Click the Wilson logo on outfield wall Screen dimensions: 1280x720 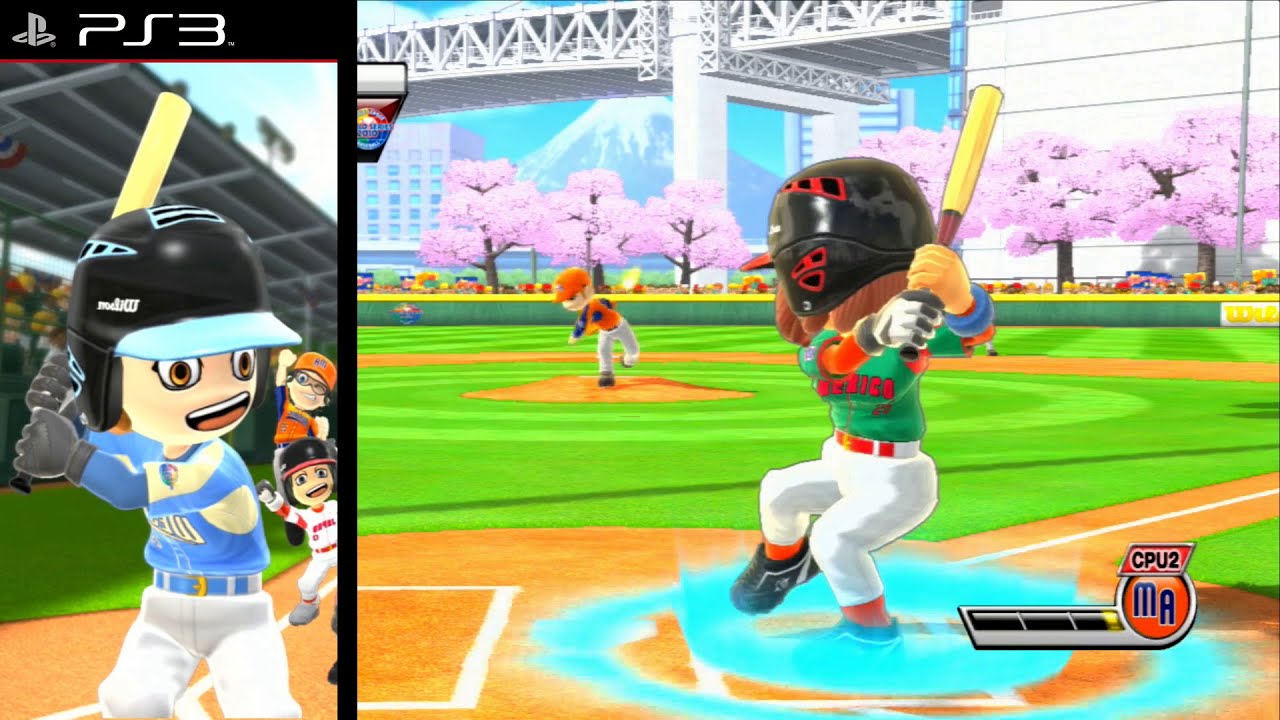coord(1248,312)
